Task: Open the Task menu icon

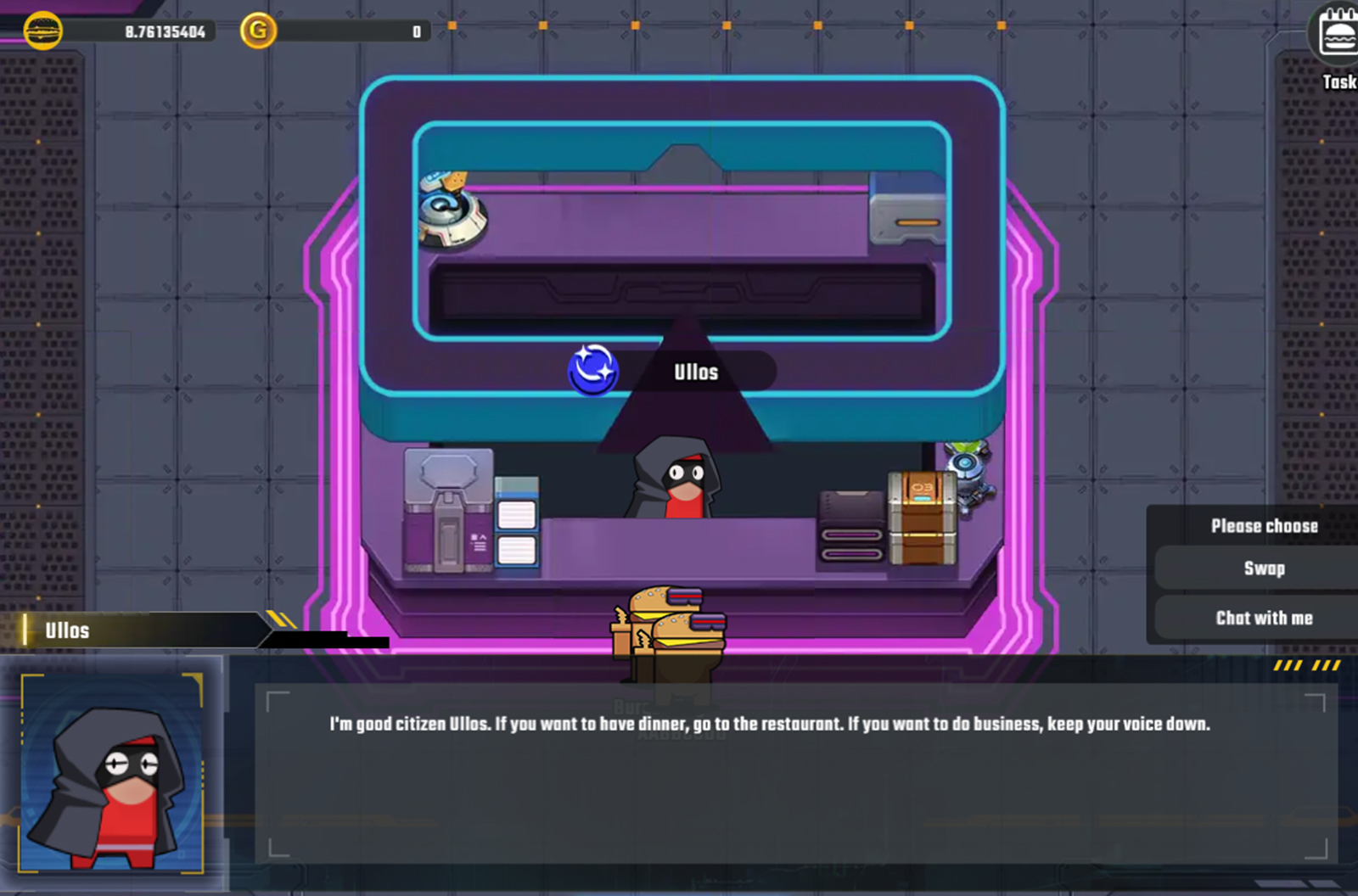Action: coord(1337,38)
